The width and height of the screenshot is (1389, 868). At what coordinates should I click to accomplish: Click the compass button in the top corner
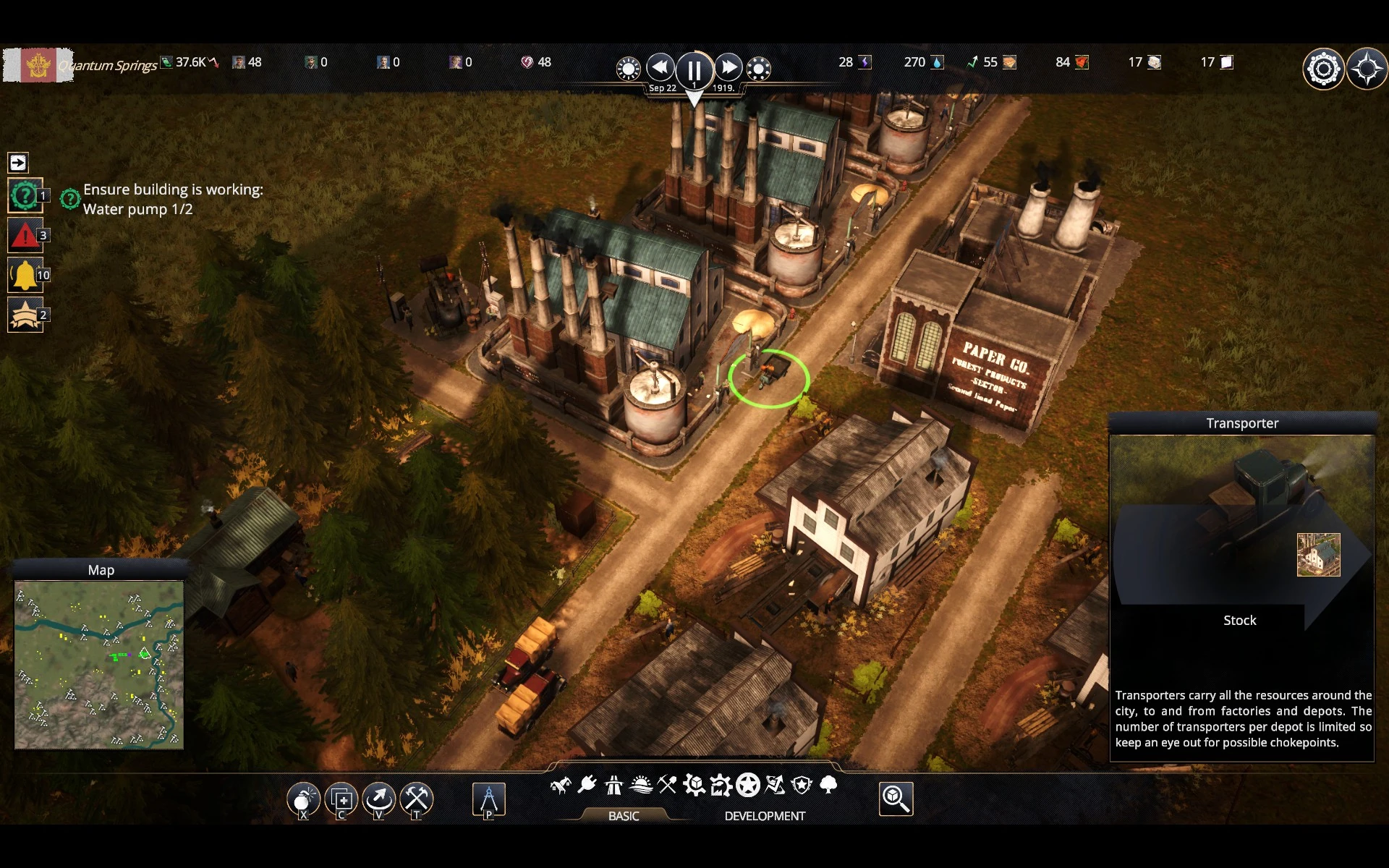[1367, 69]
